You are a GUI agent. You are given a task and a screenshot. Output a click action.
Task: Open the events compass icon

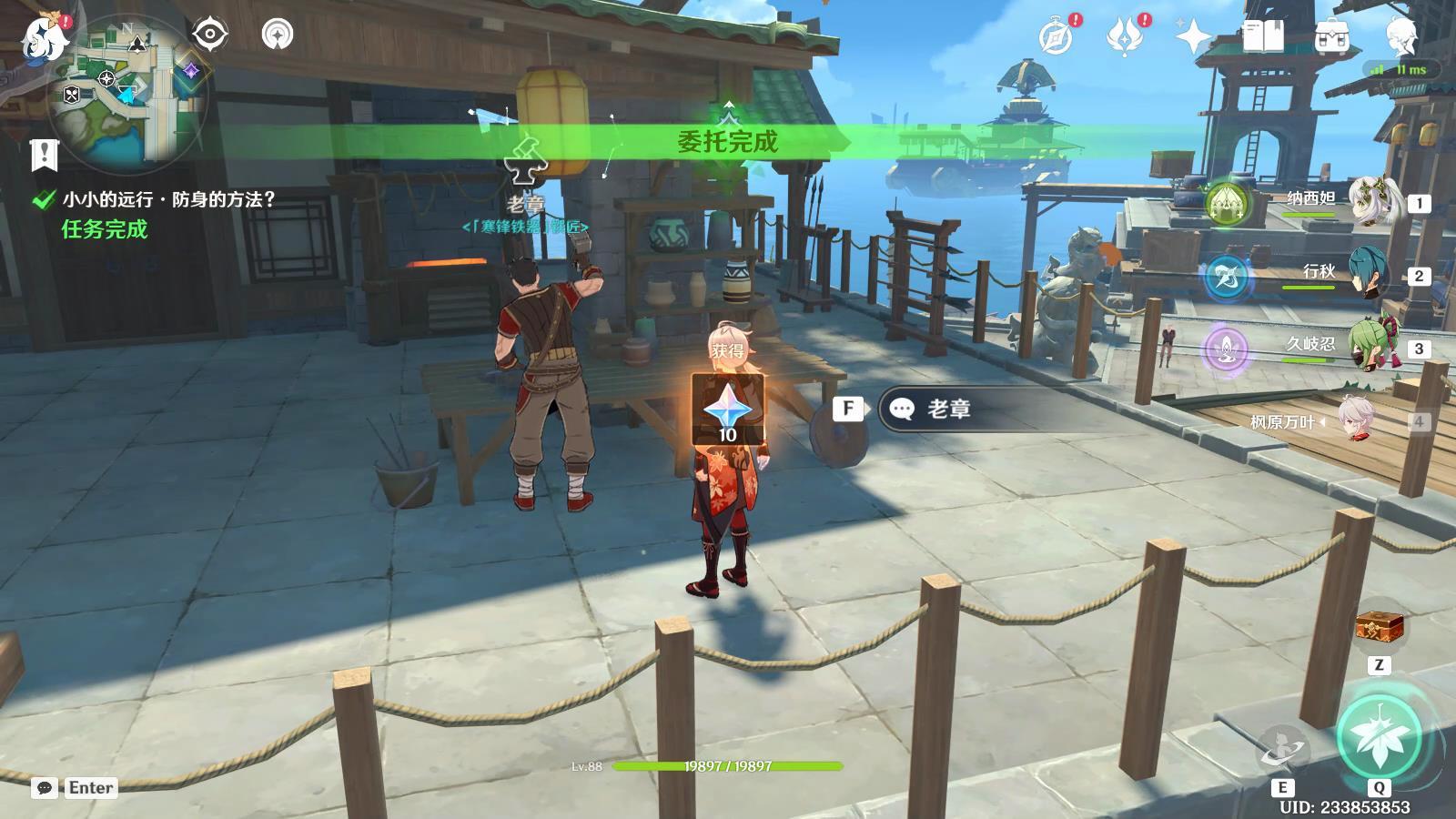coord(1057,38)
